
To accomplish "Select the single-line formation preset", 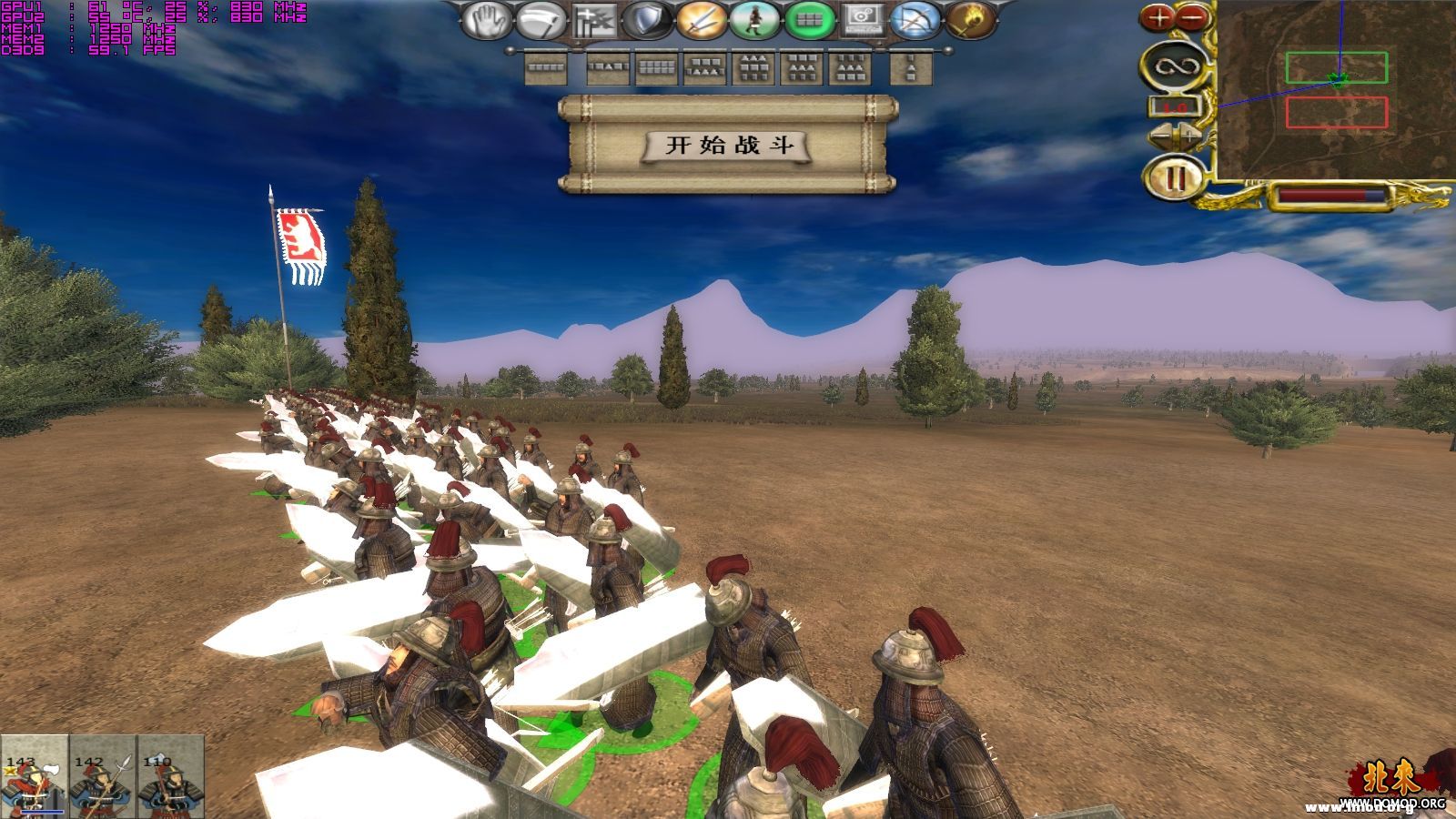I will click(x=545, y=68).
